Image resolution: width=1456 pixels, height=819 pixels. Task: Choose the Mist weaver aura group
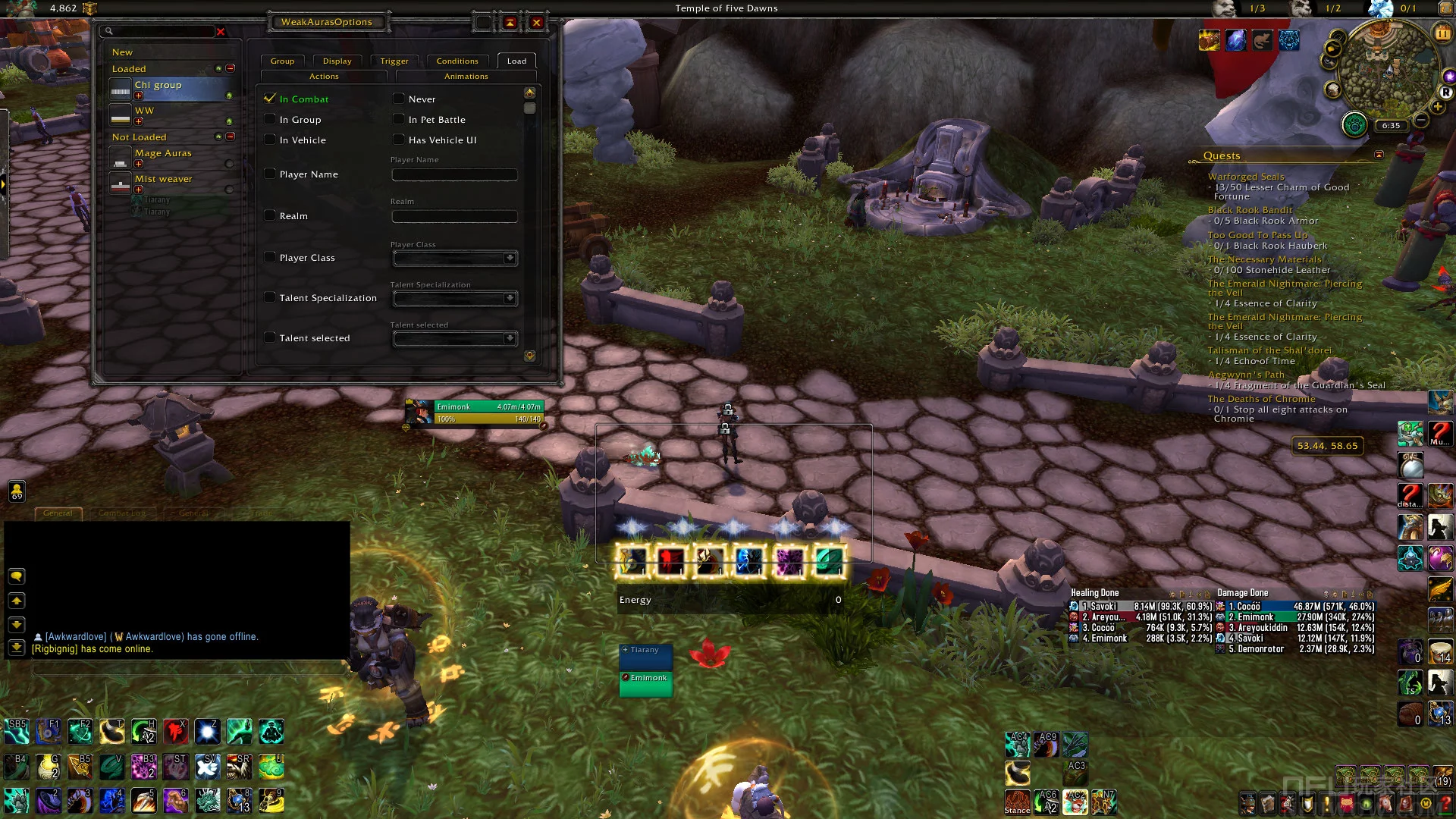[x=164, y=179]
